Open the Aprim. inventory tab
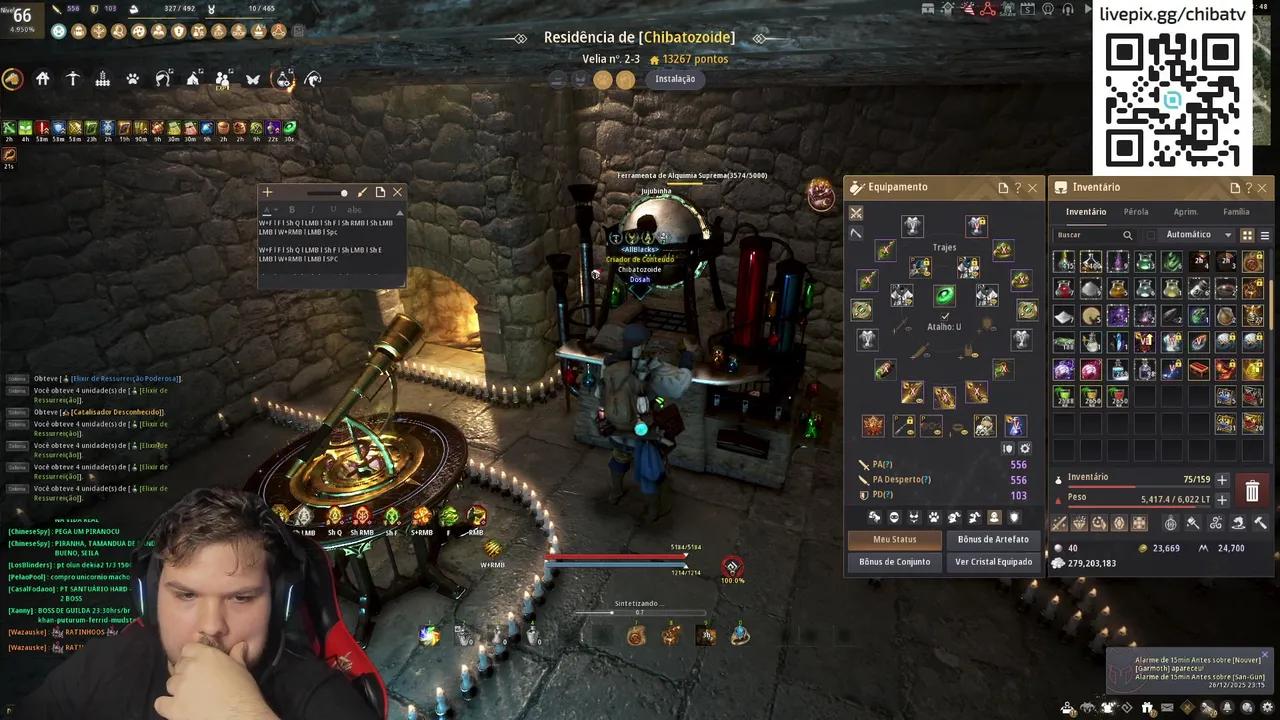1280x720 pixels. click(1186, 212)
